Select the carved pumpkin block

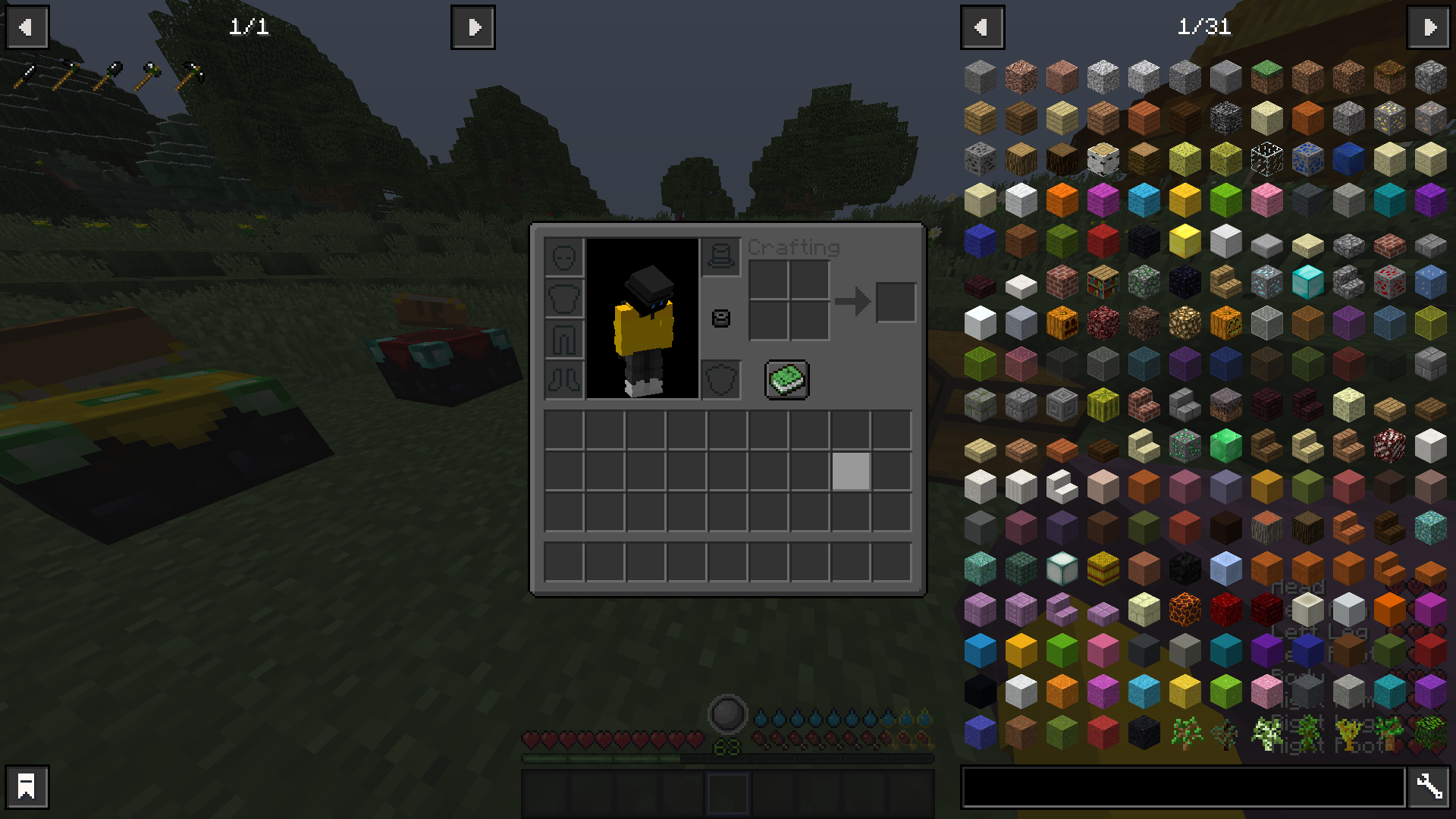[x=1062, y=322]
